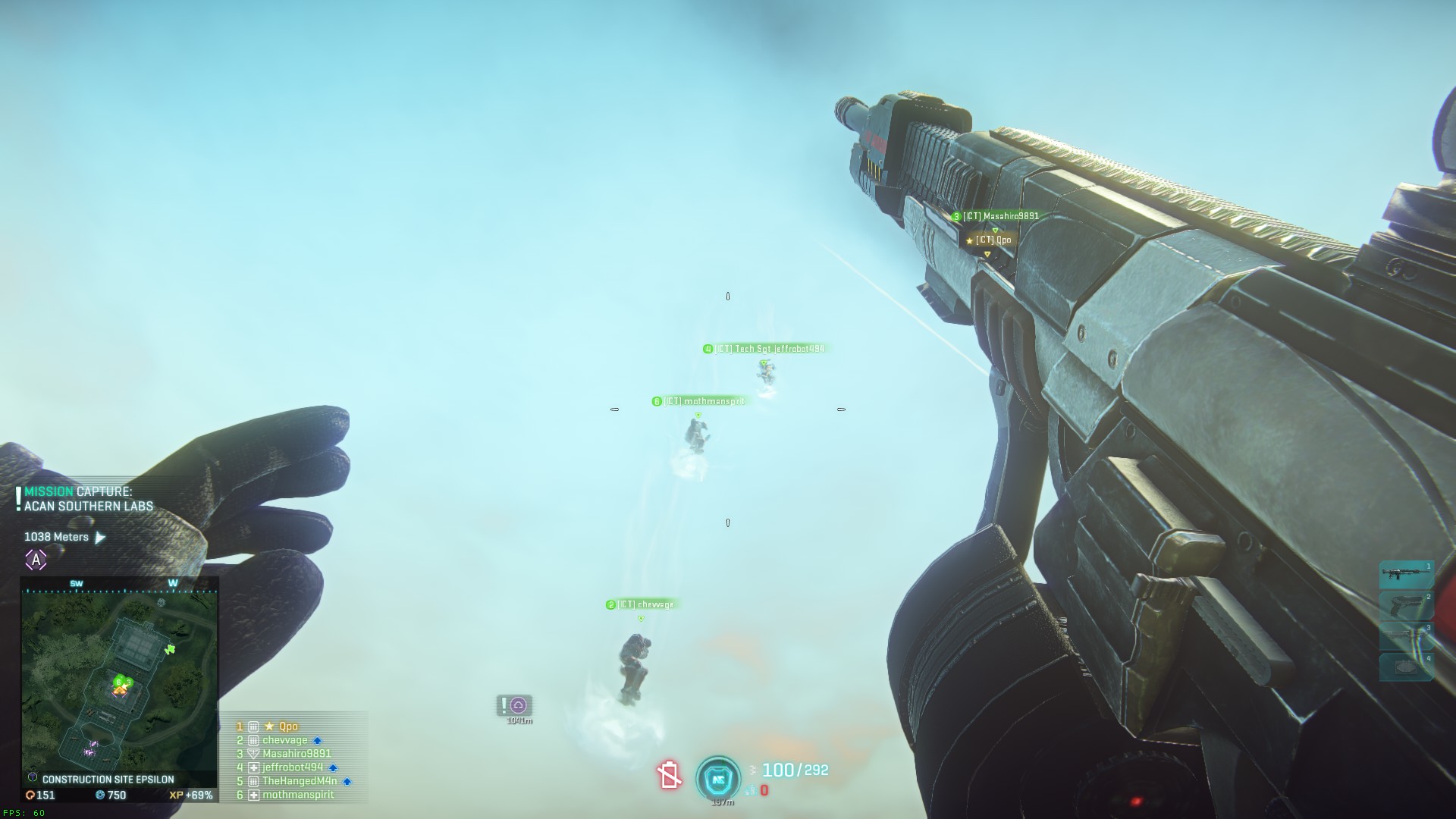This screenshot has width=1456, height=819.
Task: Pick chevvage from the squad list
Action: point(285,740)
